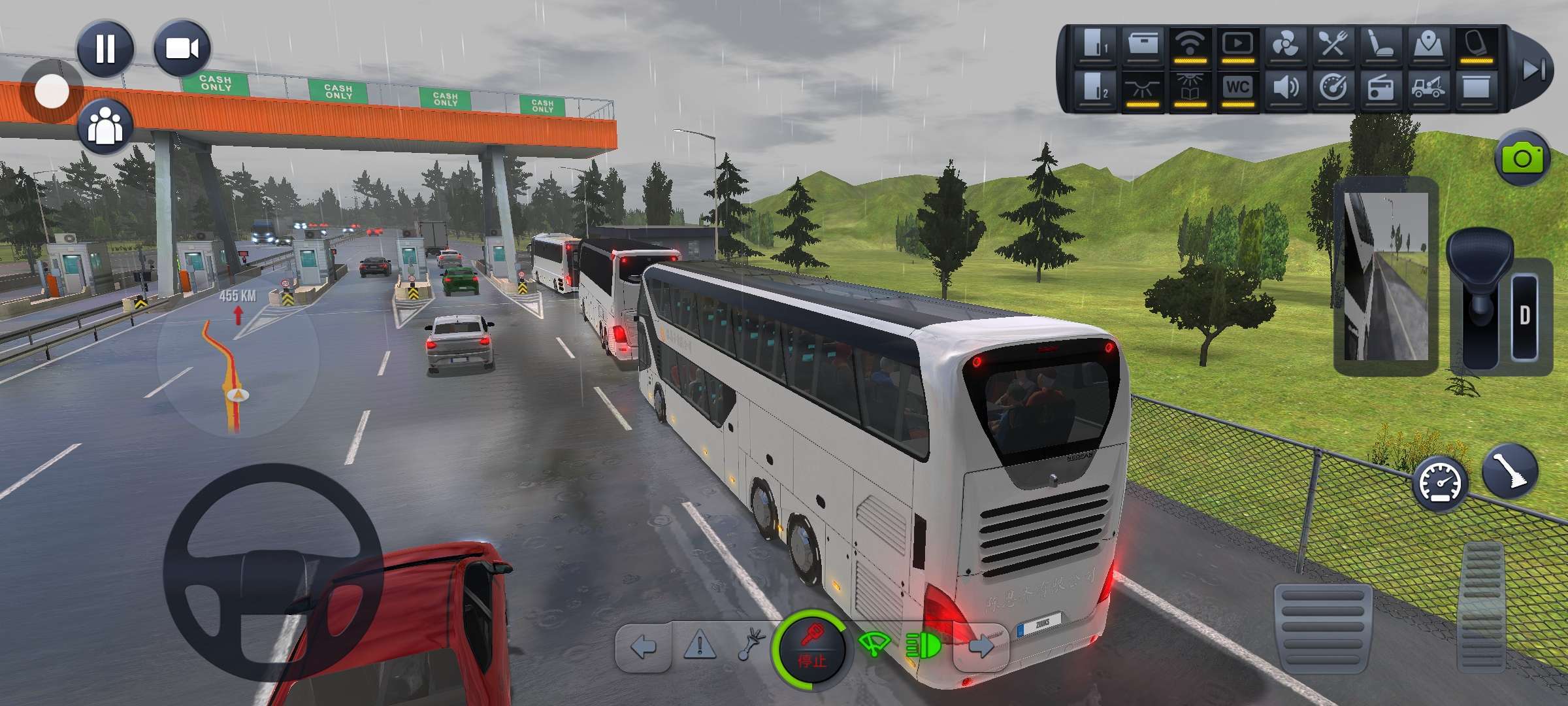Pause the game

105,48
